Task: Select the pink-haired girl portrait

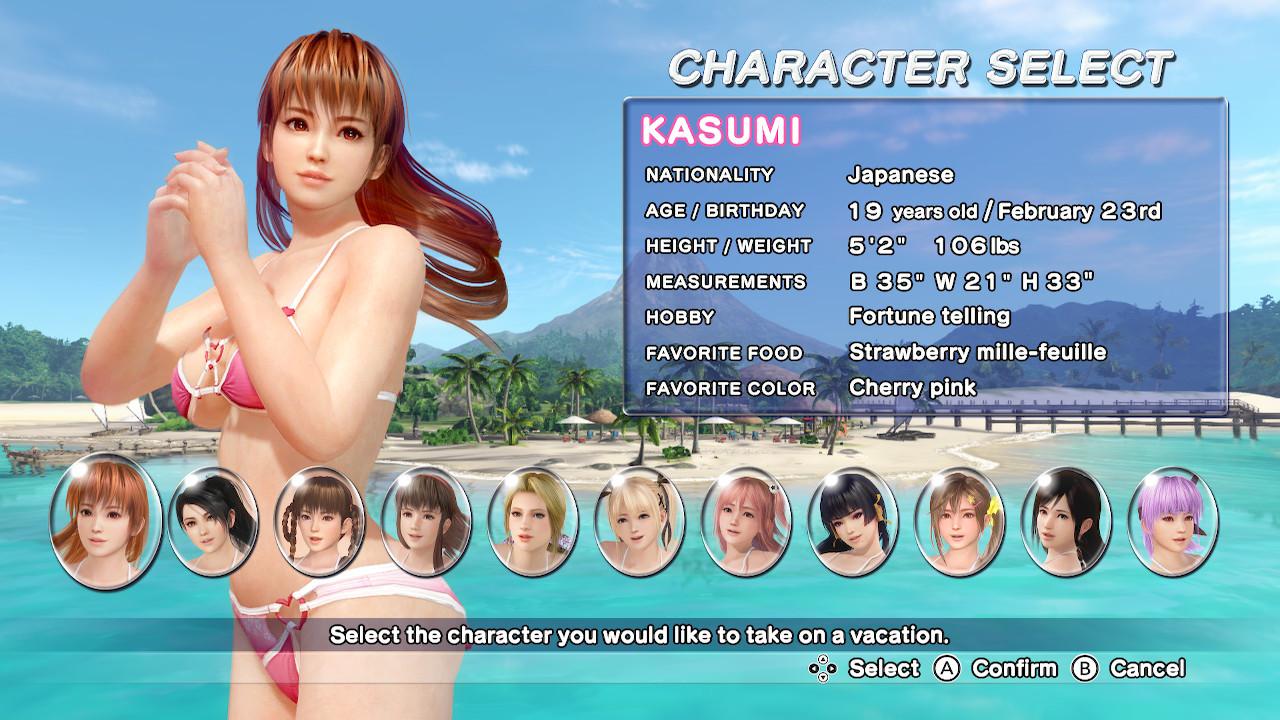Action: 746,521
